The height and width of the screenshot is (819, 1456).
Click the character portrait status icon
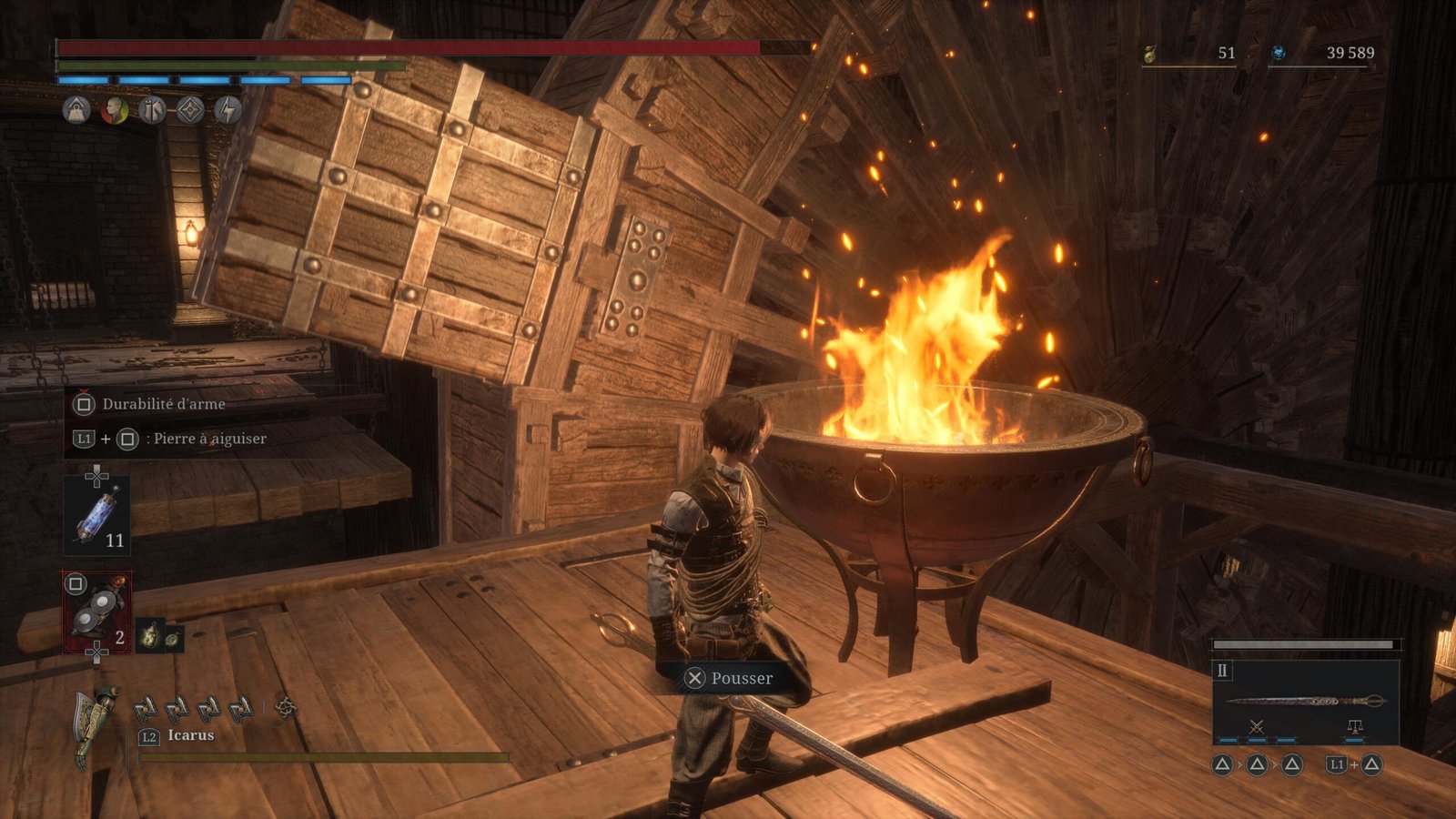click(x=115, y=110)
